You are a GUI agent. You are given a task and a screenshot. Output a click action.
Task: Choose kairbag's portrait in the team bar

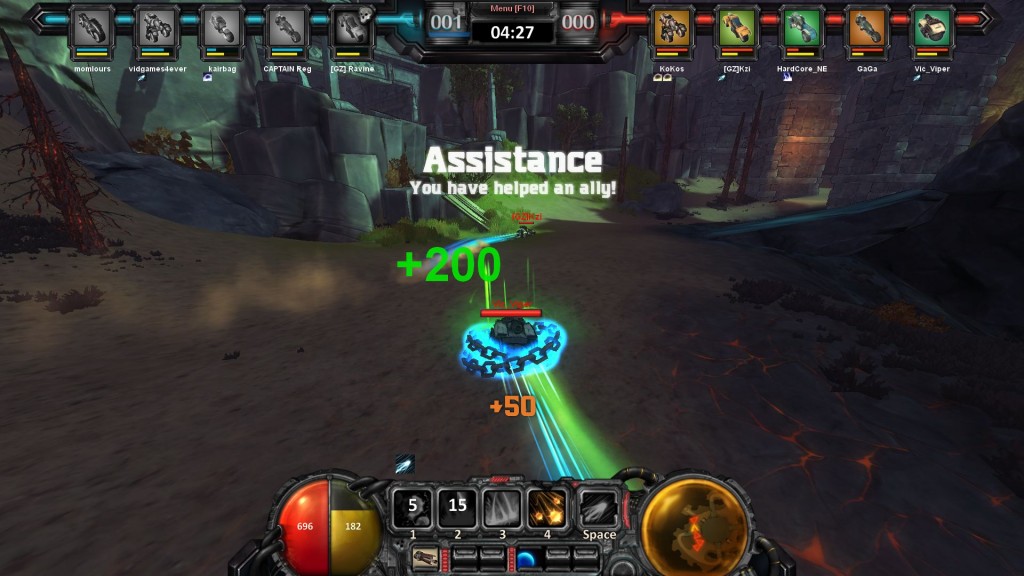[222, 27]
